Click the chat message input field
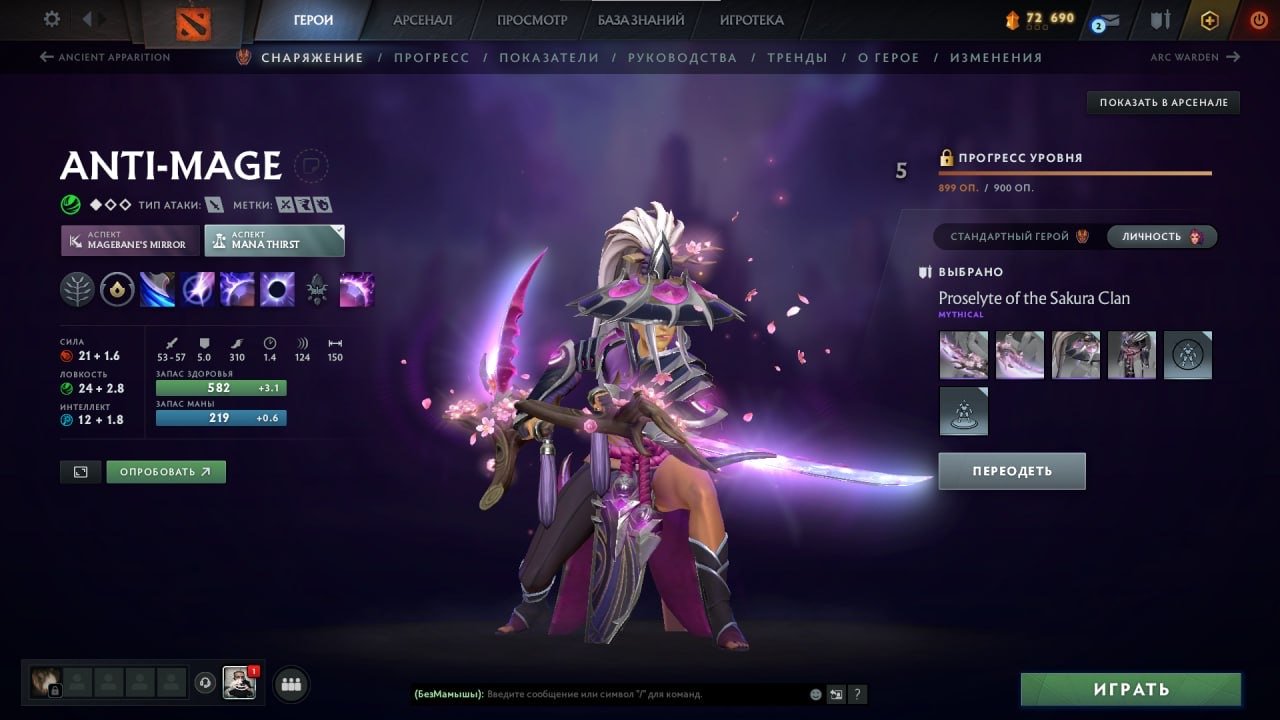 (x=640, y=694)
